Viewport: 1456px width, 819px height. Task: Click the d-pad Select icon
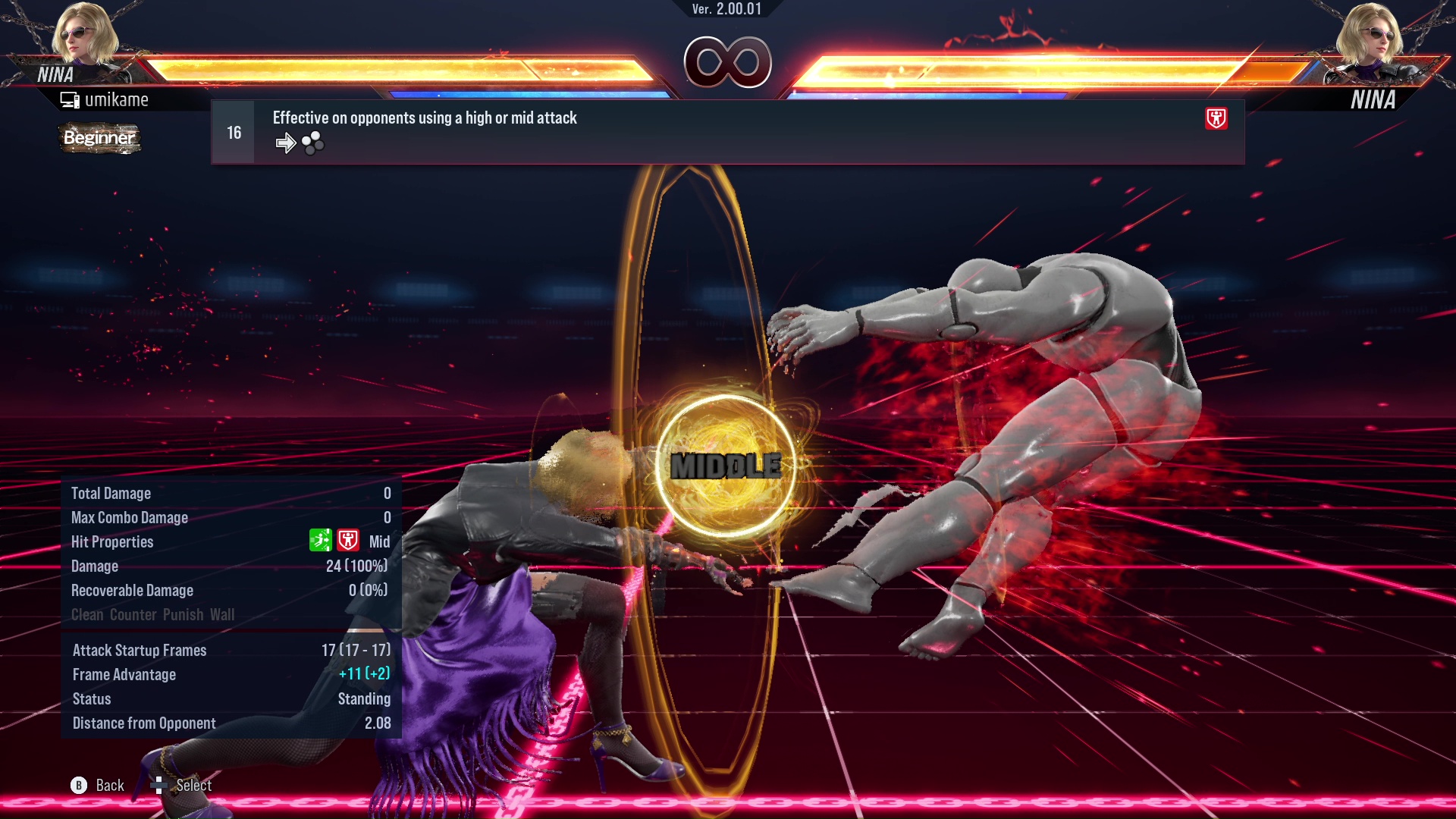159,786
